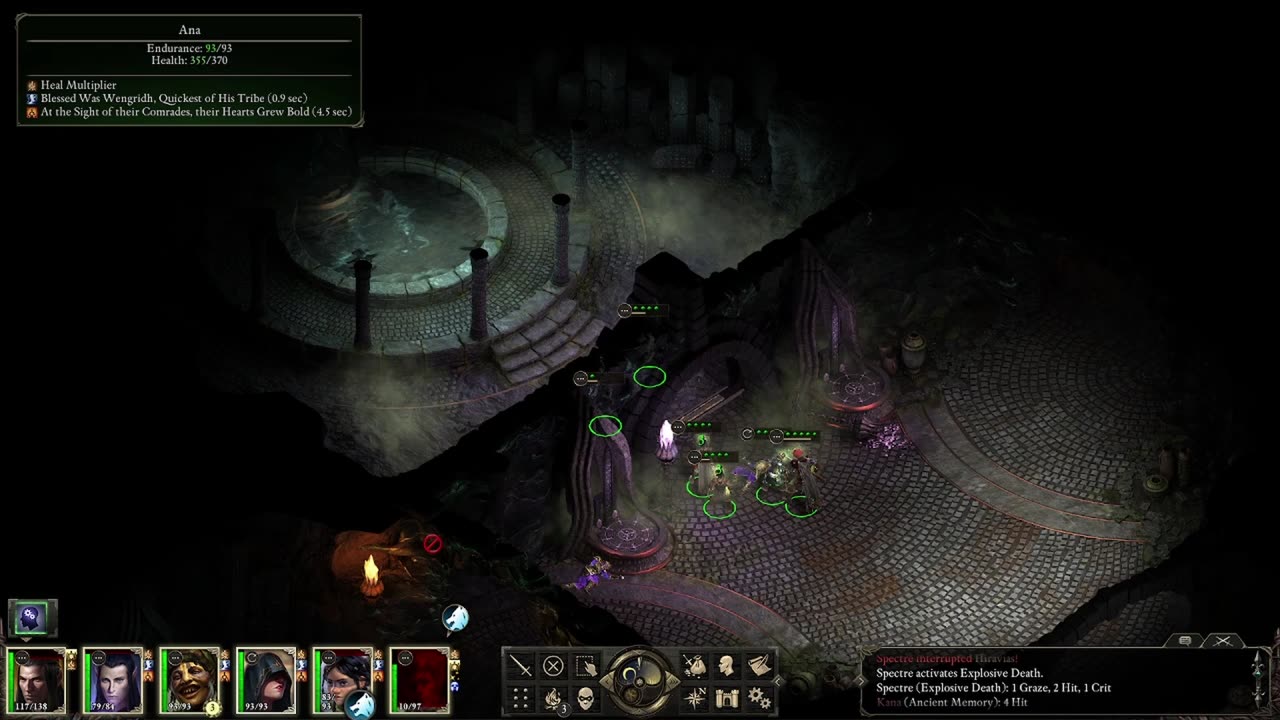Select the long-haired man's party portrait
Viewport: 1280px width, 720px height.
click(37, 679)
